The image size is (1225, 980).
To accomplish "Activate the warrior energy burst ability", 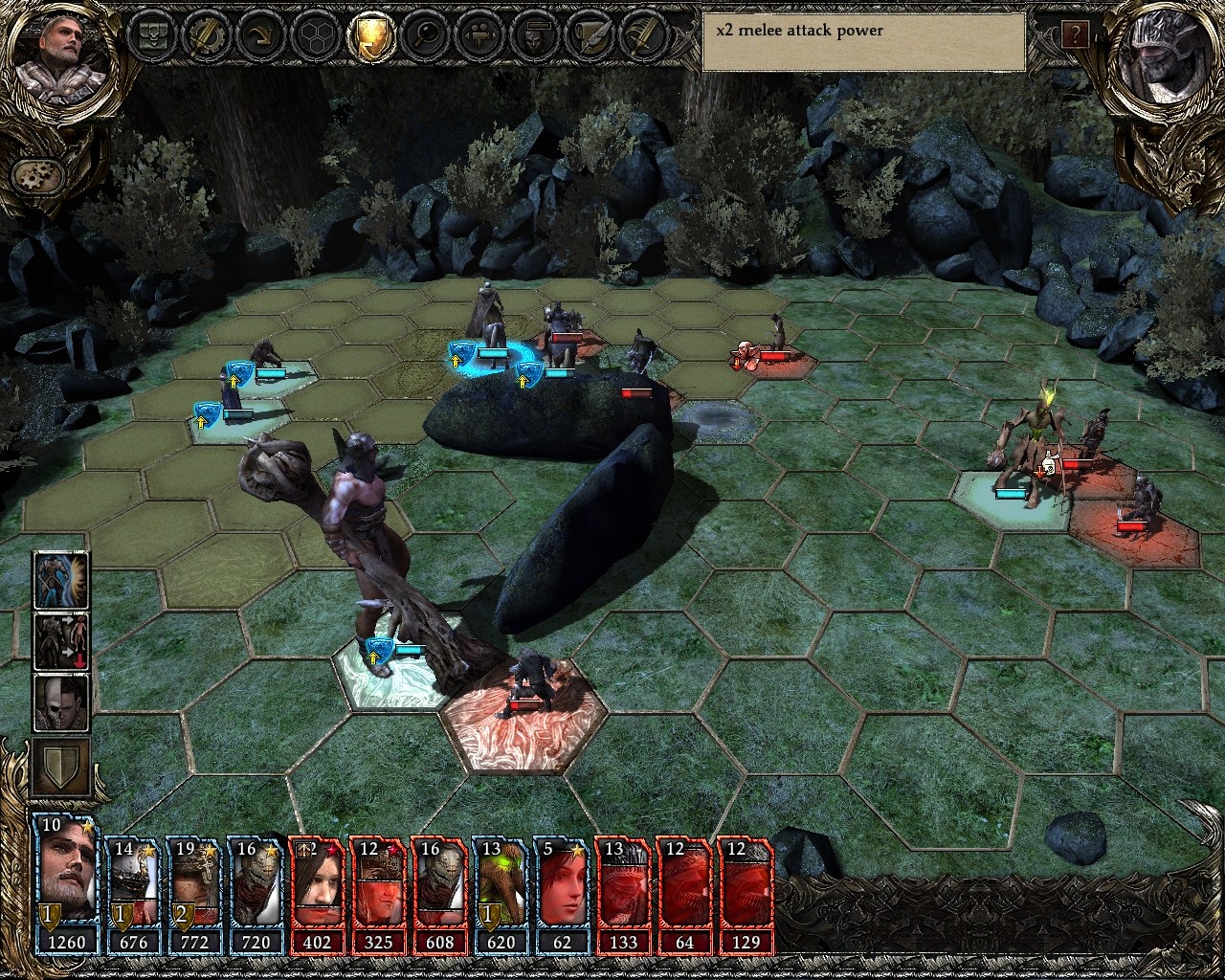I will pos(62,581).
